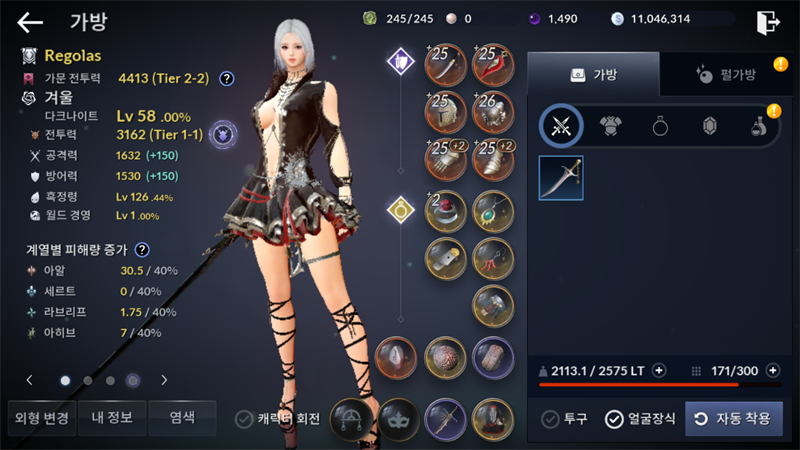Show the armor category filter
800x450 pixels.
click(x=611, y=126)
